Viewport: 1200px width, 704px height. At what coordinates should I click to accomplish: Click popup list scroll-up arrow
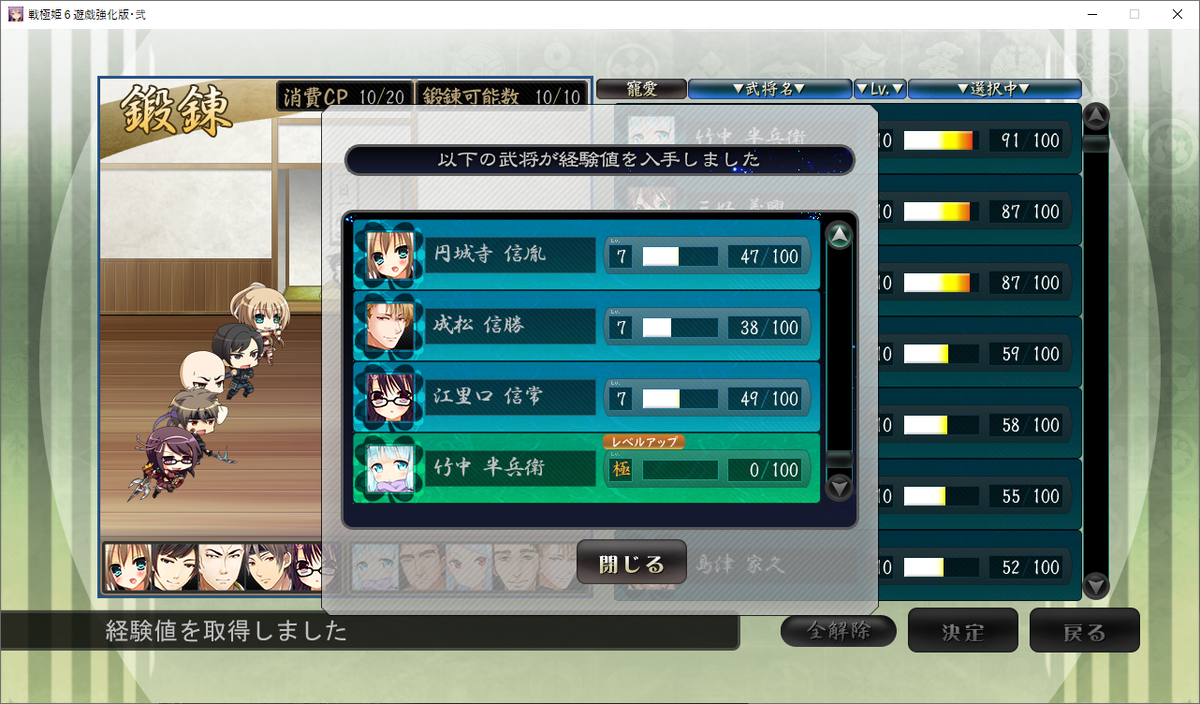tap(840, 237)
